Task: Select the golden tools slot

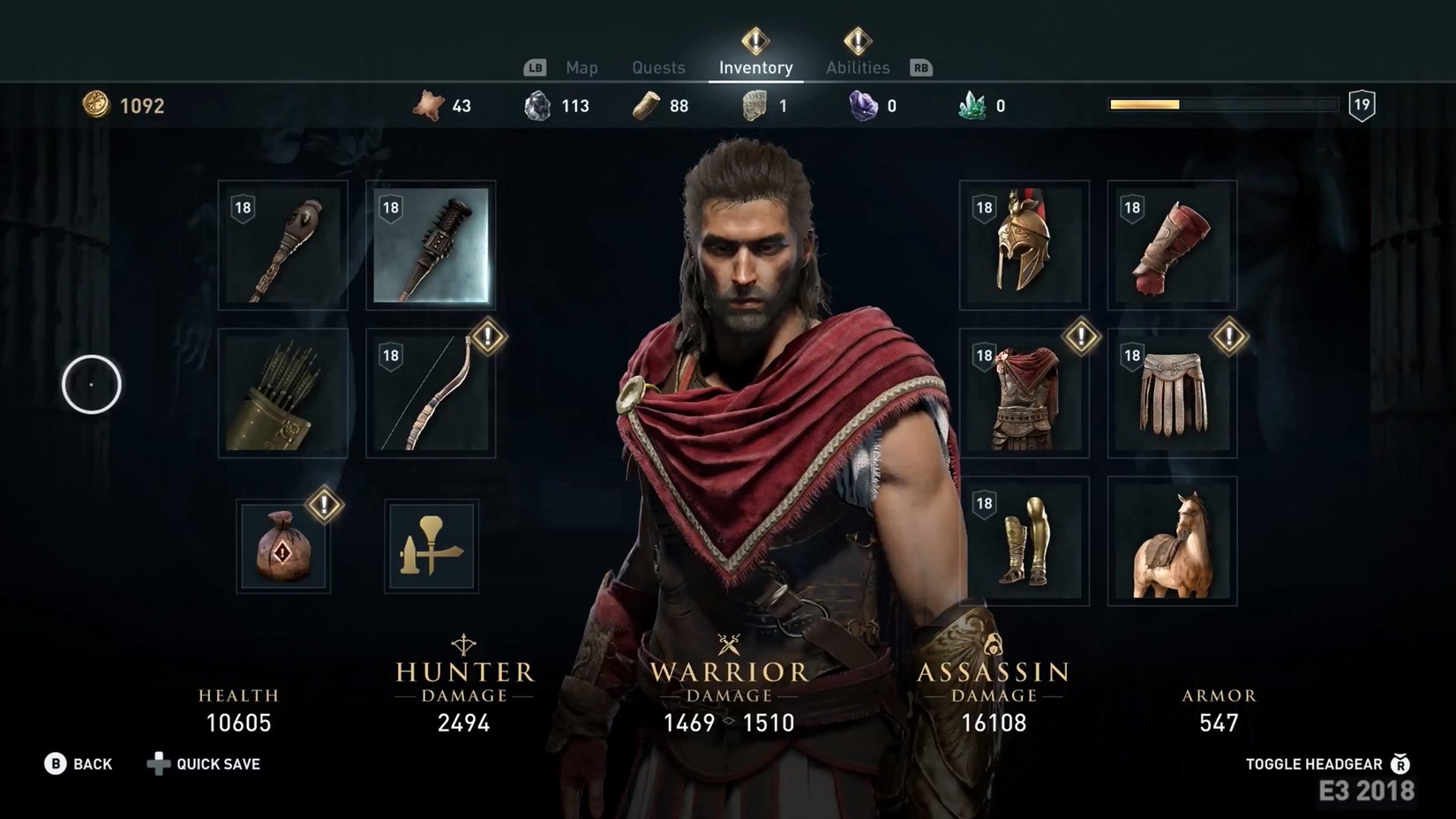Action: pyautogui.click(x=432, y=546)
